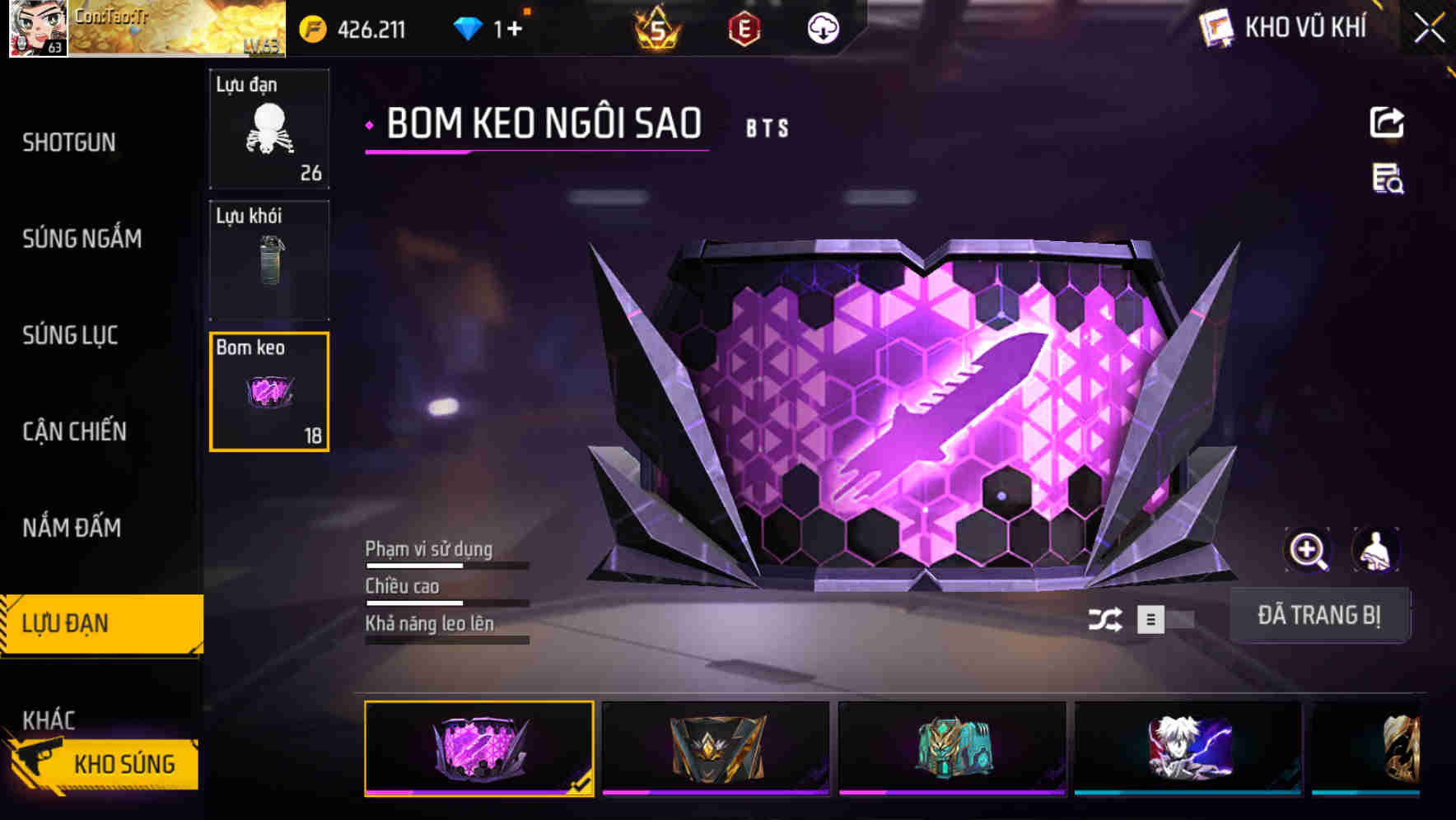Open the KHÁC category
This screenshot has height=820, width=1456.
(51, 718)
